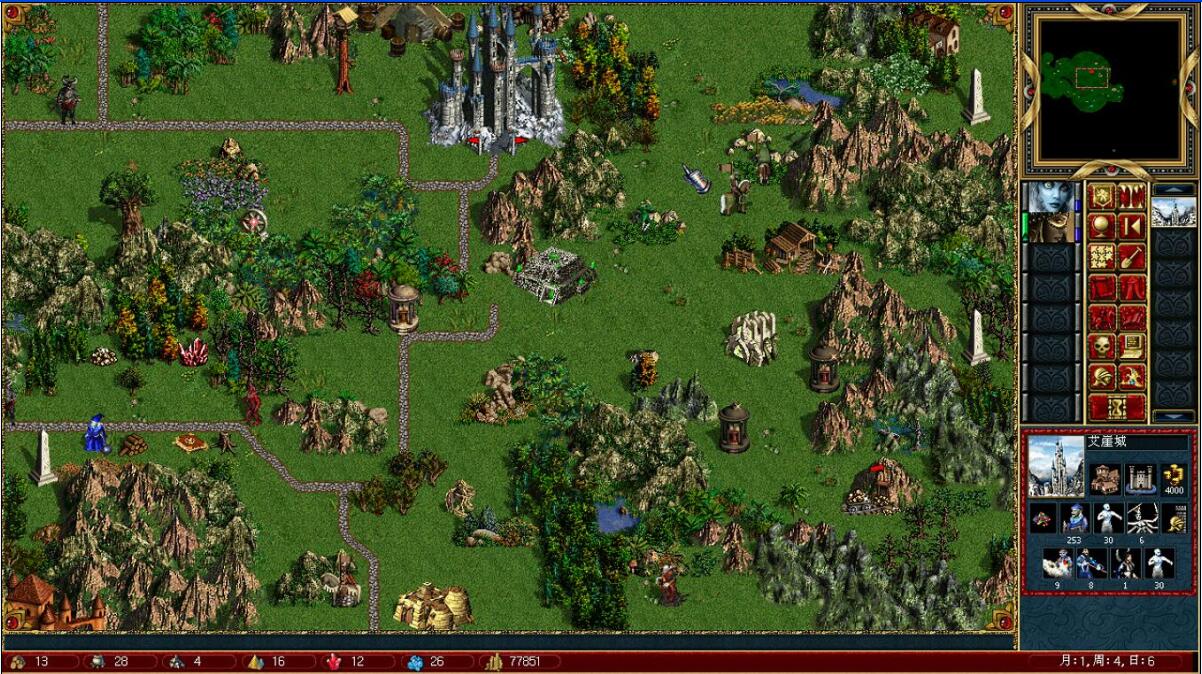Select next hero with the helmet button
1202x674 pixels.
[1102, 377]
